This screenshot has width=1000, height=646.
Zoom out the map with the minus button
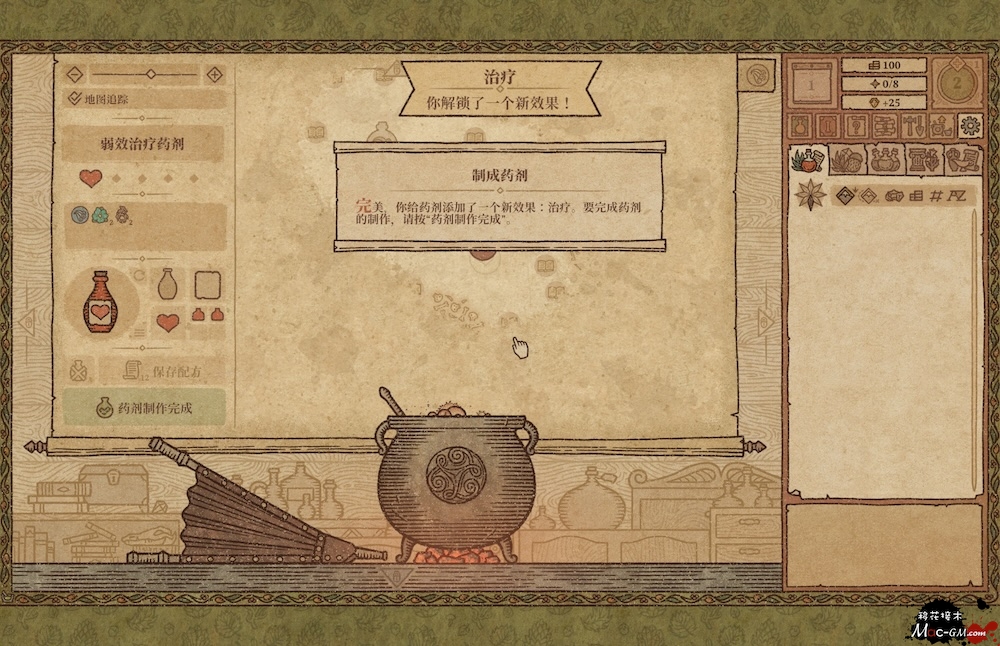pyautogui.click(x=75, y=74)
